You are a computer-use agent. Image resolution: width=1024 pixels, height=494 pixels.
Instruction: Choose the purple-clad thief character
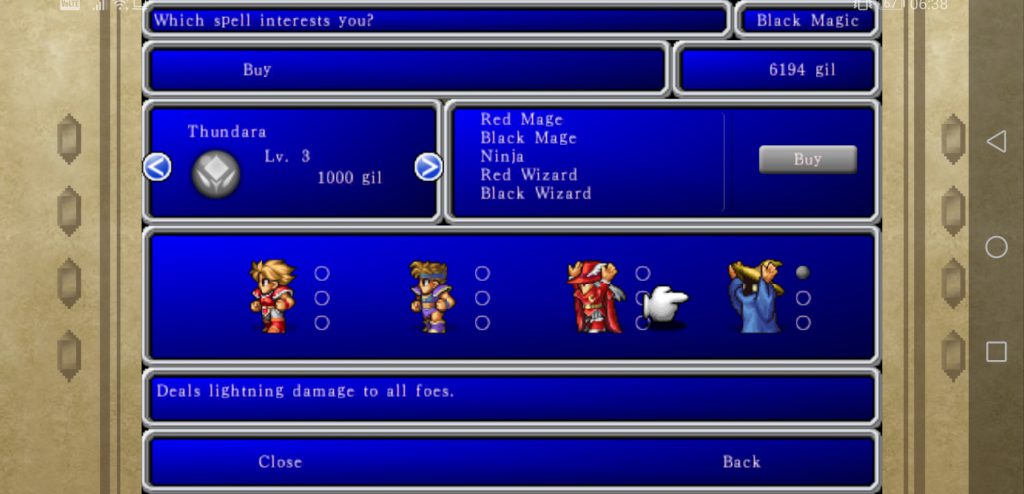click(432, 296)
